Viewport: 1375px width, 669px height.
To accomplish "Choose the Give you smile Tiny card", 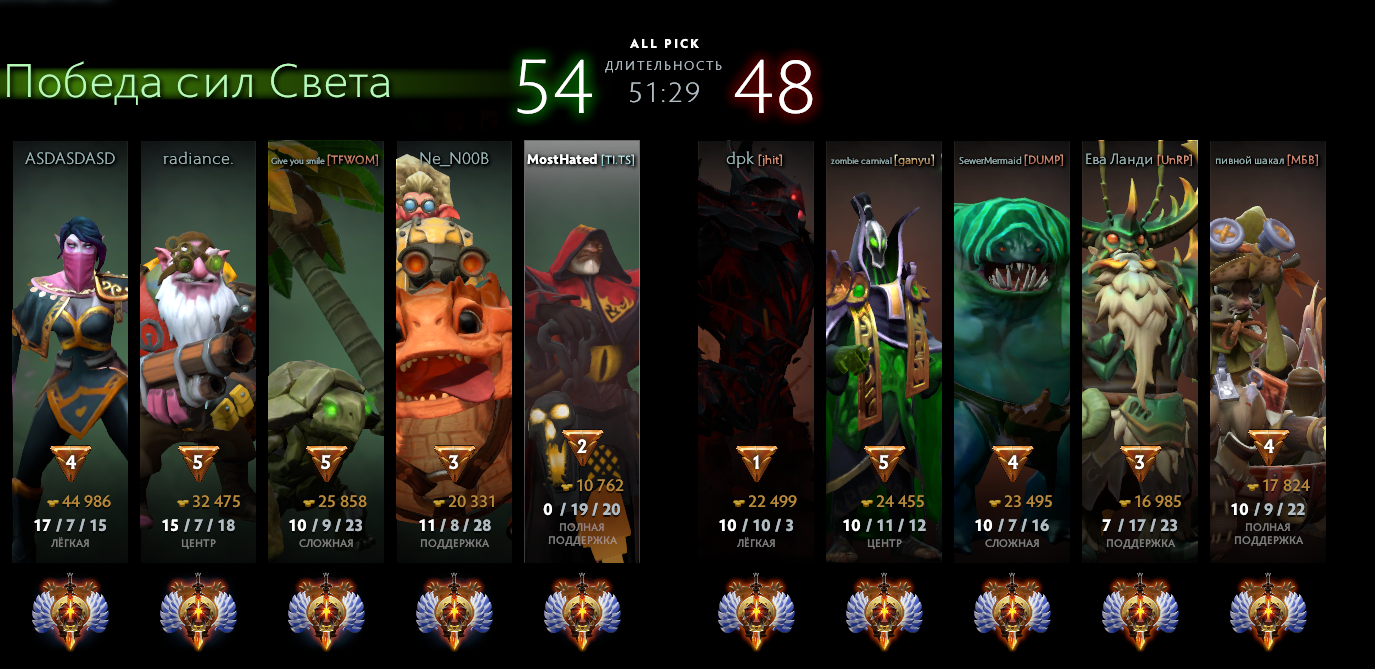I will (326, 350).
